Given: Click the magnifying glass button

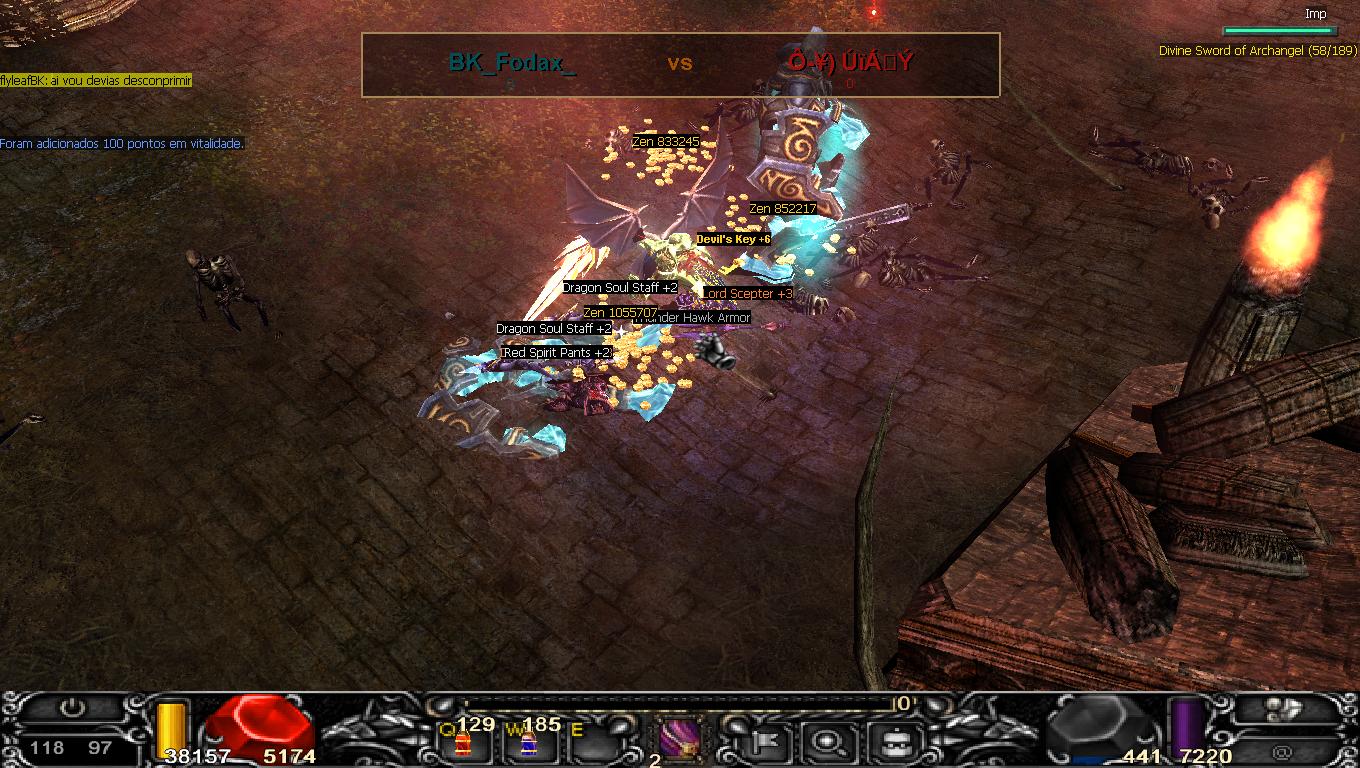Looking at the screenshot, I should (827, 741).
